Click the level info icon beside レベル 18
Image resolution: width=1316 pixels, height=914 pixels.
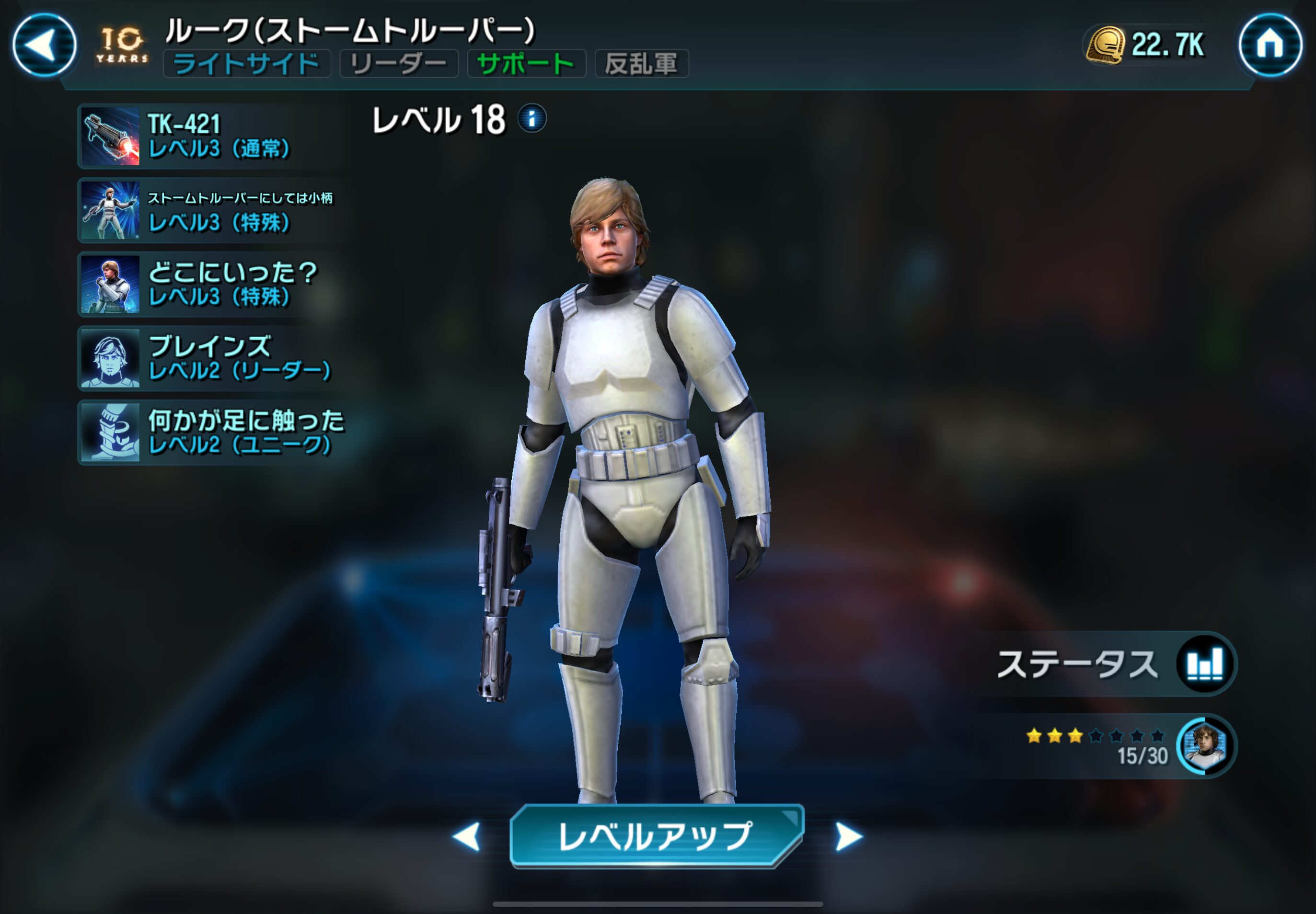click(x=532, y=118)
